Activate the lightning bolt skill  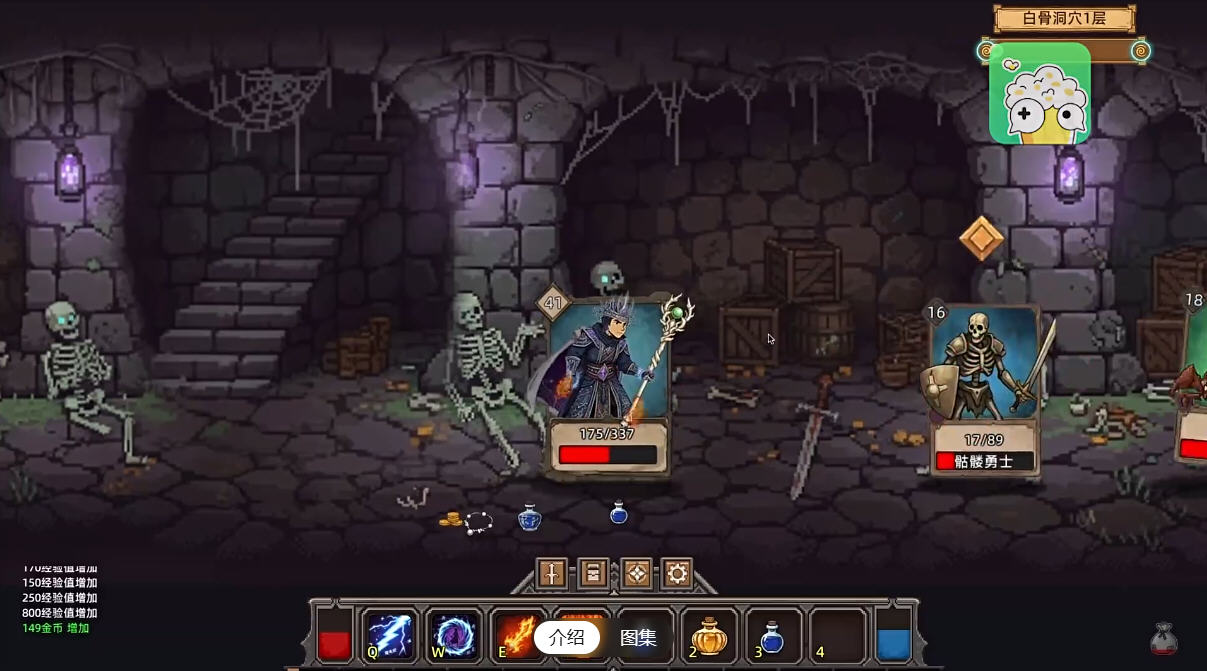coord(390,635)
